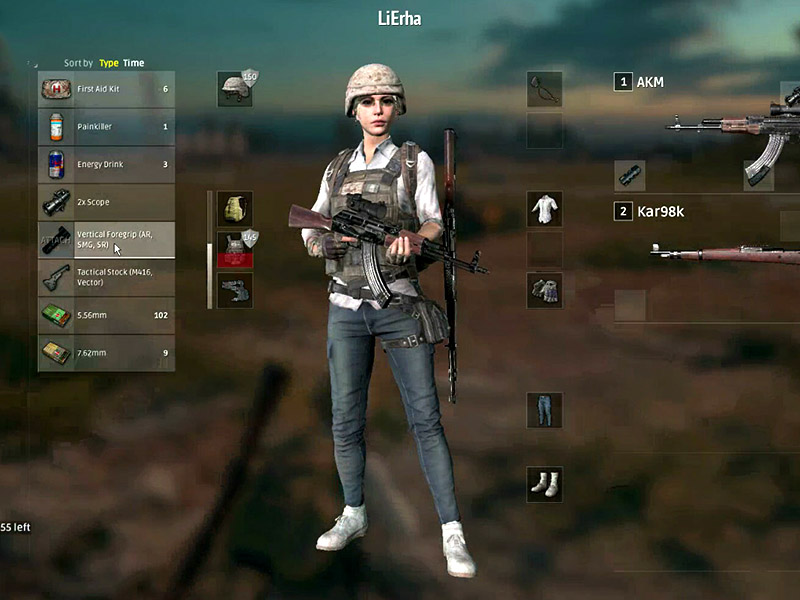Sort inventory by Time

coord(133,63)
